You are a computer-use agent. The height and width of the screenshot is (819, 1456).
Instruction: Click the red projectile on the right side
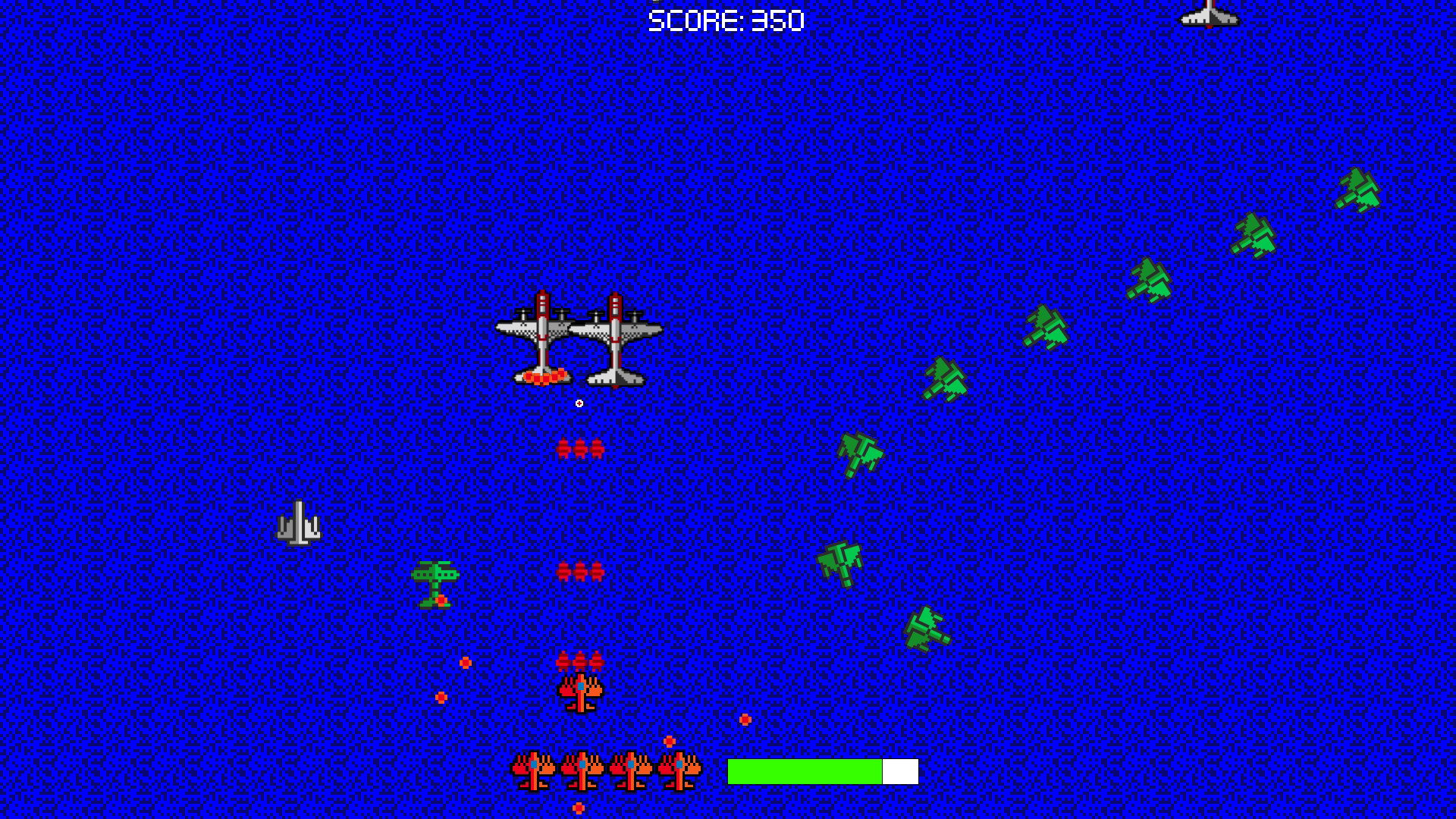coord(745,720)
